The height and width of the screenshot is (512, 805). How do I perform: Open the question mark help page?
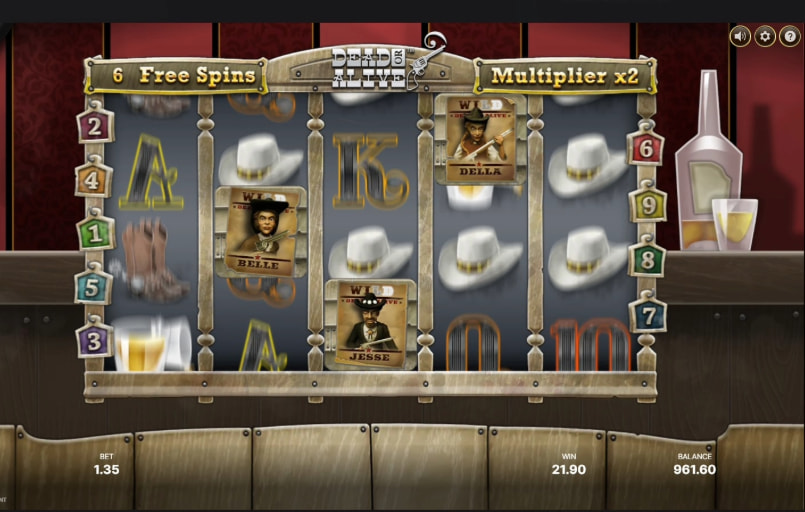pyautogui.click(x=789, y=36)
